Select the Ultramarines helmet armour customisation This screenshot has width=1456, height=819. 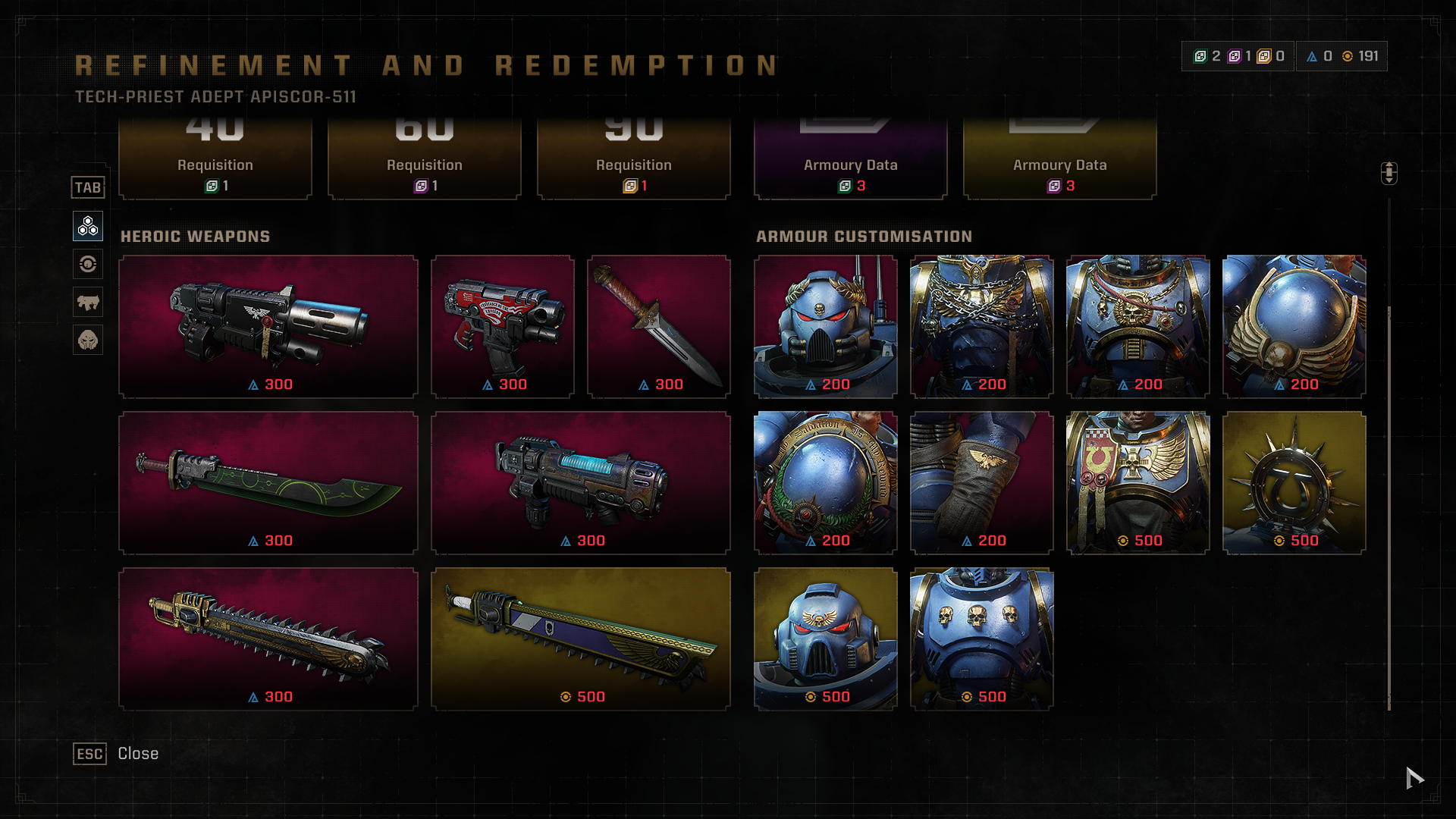pyautogui.click(x=826, y=326)
